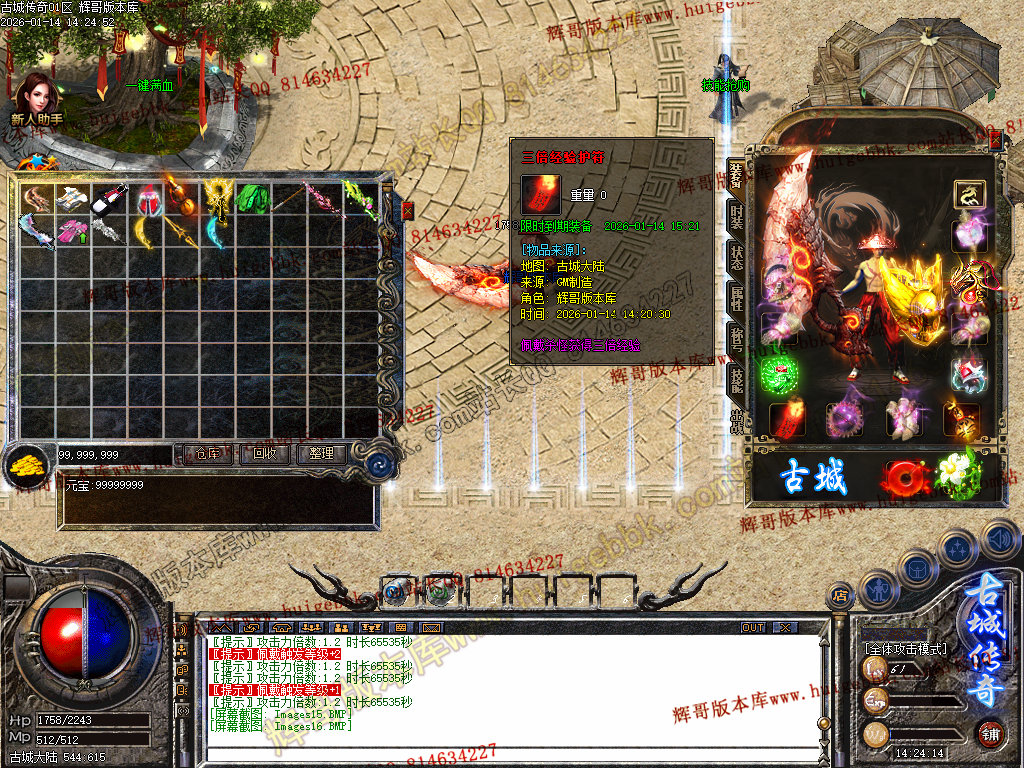Click the 回收 recycle button

point(265,454)
